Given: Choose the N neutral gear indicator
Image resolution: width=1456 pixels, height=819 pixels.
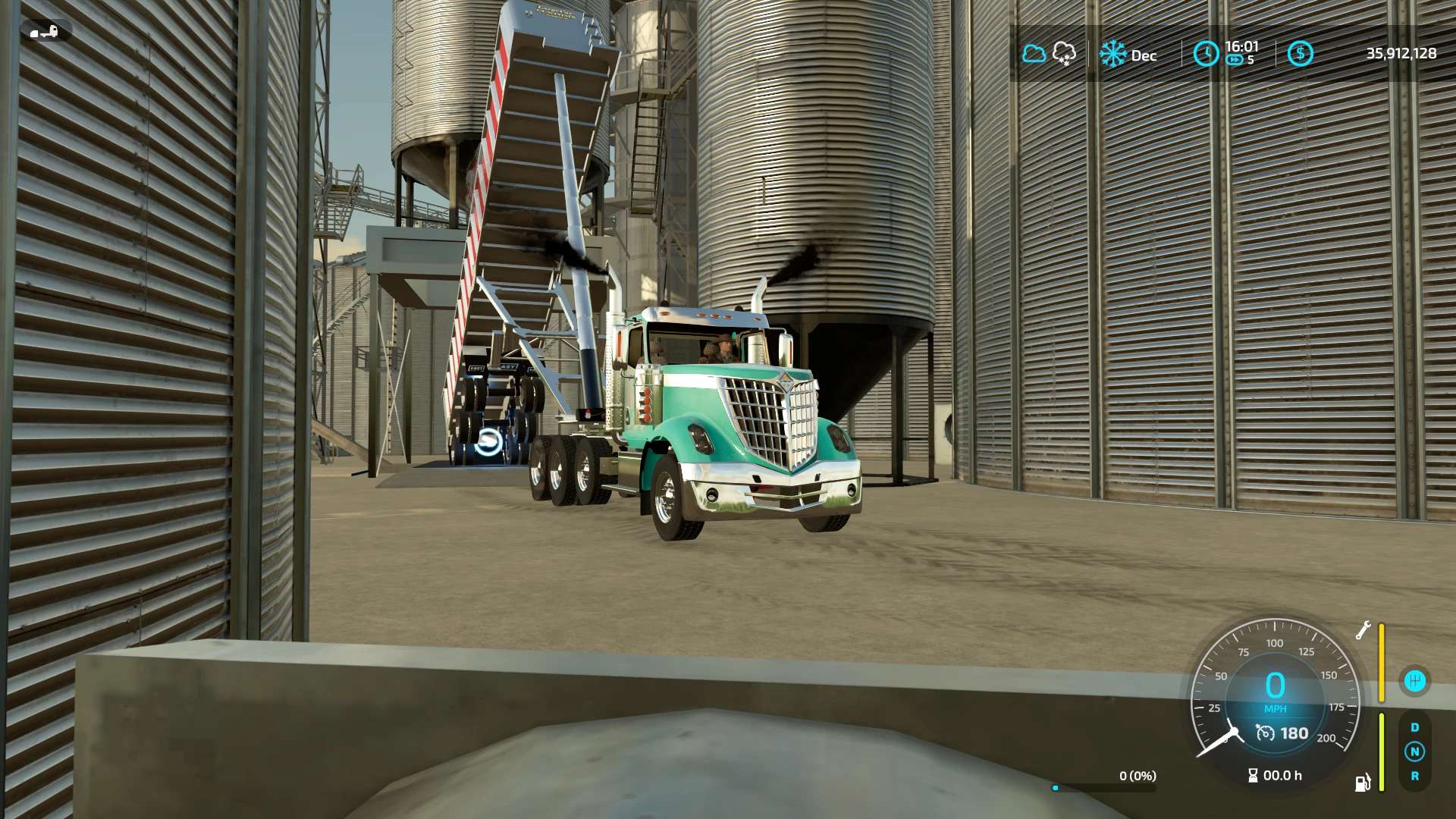Looking at the screenshot, I should 1414,752.
